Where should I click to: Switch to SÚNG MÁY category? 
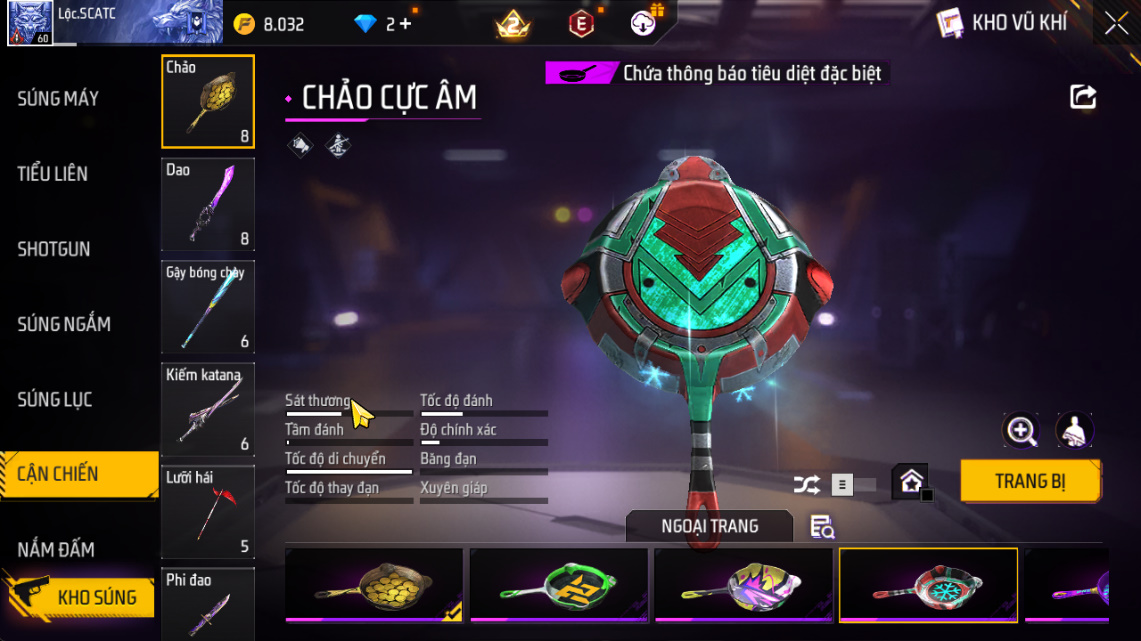click(x=58, y=98)
